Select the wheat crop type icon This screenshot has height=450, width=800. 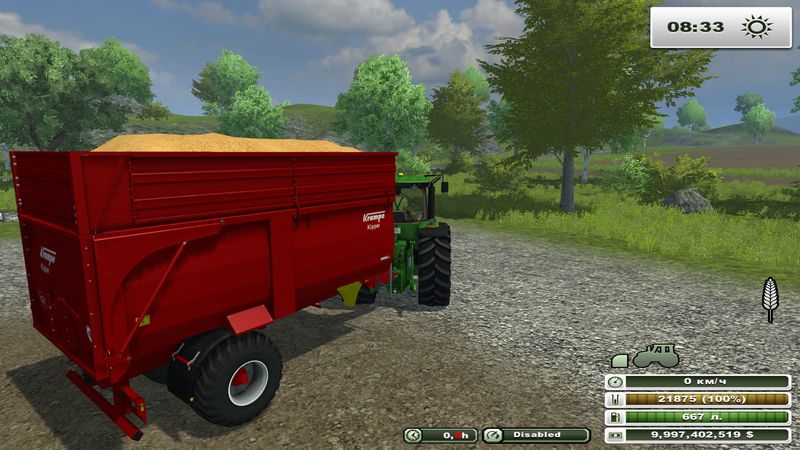(x=770, y=299)
